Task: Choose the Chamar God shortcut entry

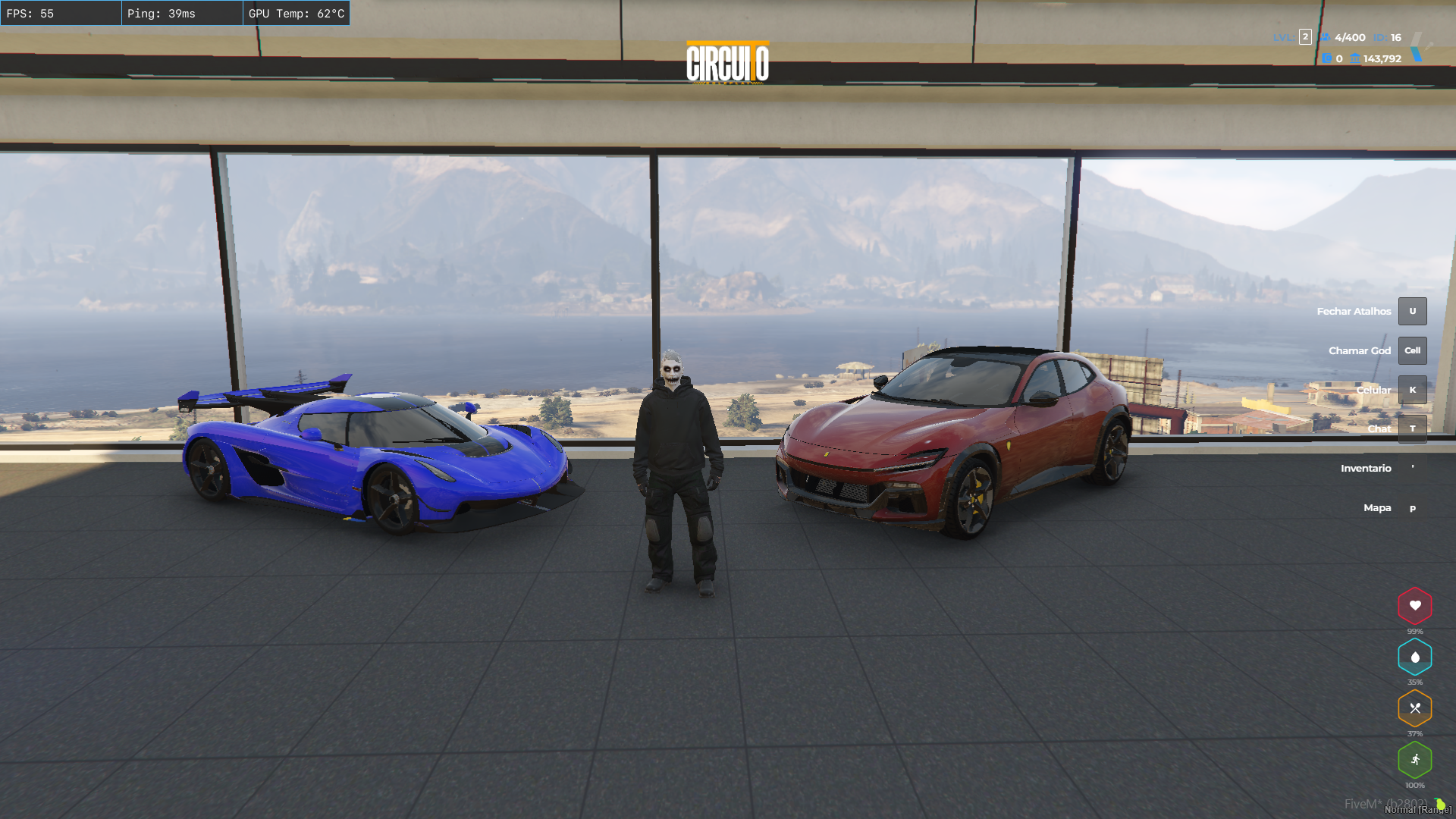Action: 1376,351
